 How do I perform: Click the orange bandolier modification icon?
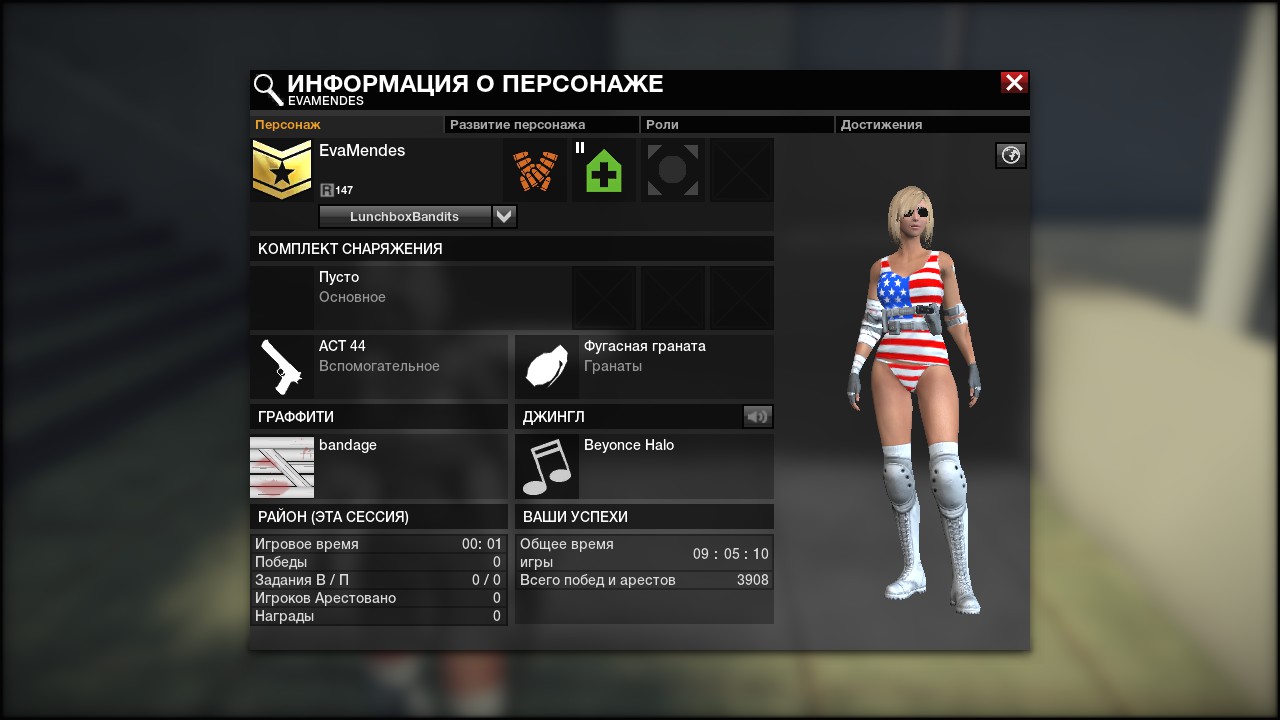pyautogui.click(x=535, y=171)
